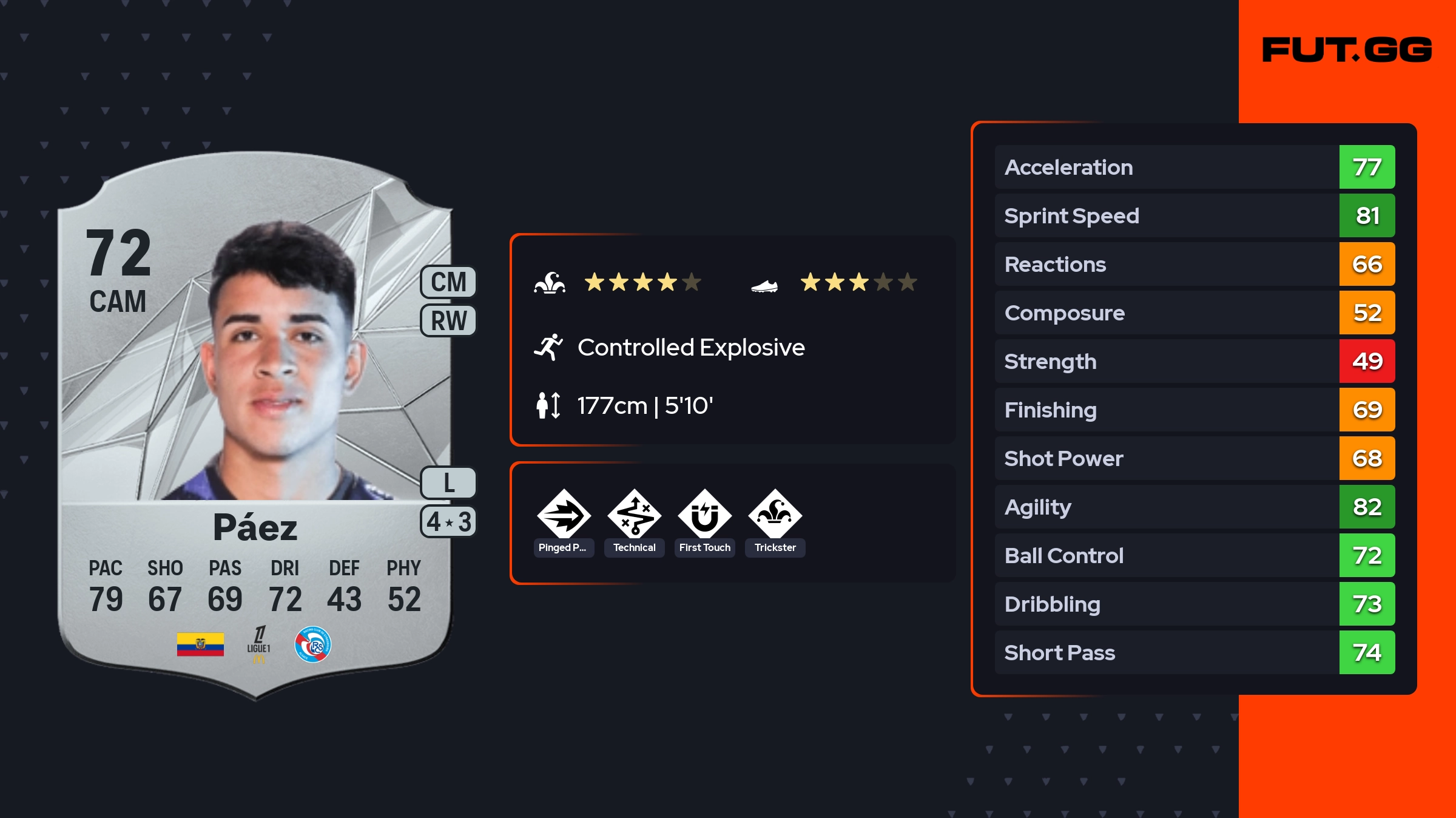
Task: Choose the RW alternate position badge
Action: [448, 320]
